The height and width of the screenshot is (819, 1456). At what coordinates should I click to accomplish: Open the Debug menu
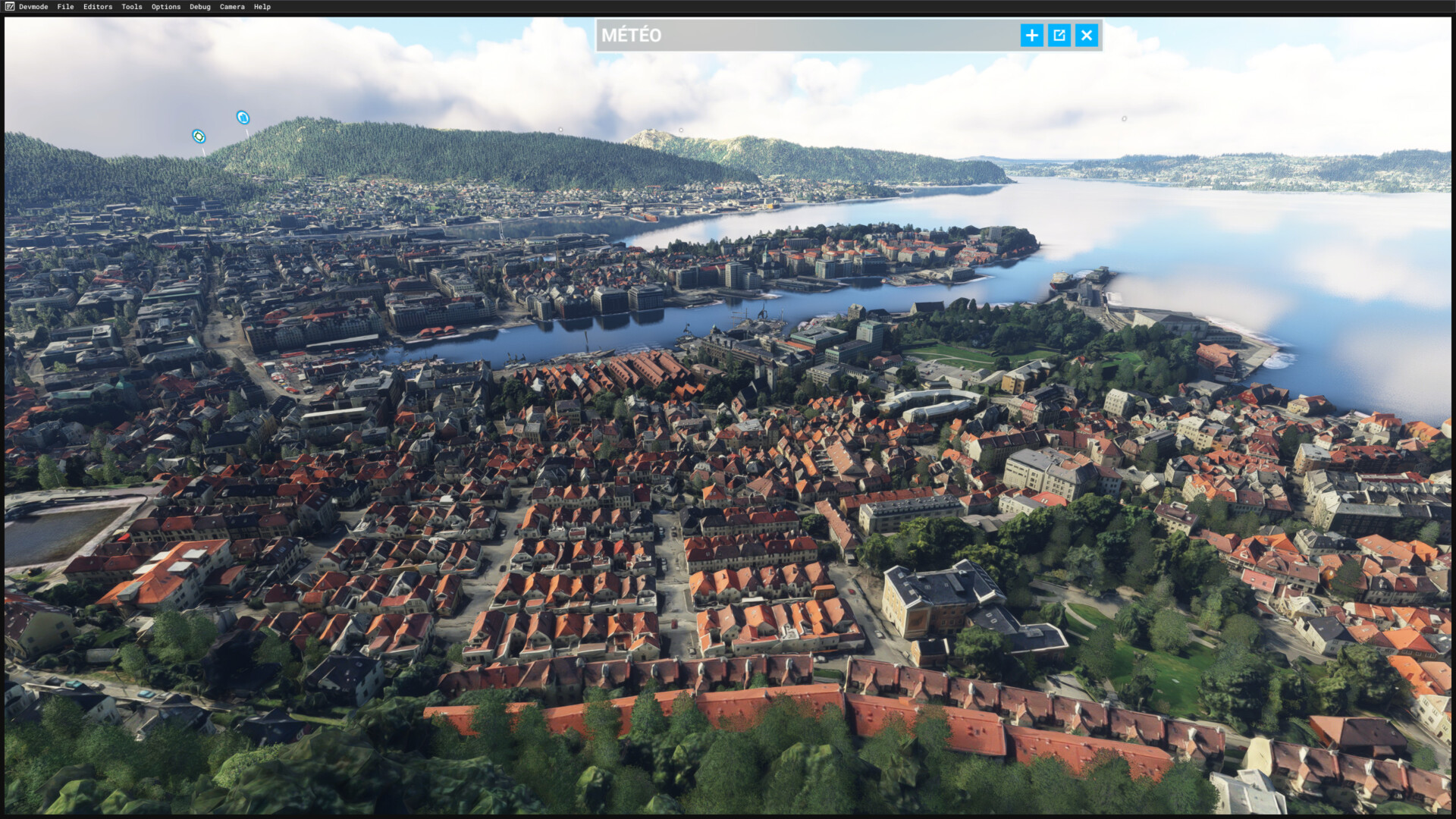(200, 7)
